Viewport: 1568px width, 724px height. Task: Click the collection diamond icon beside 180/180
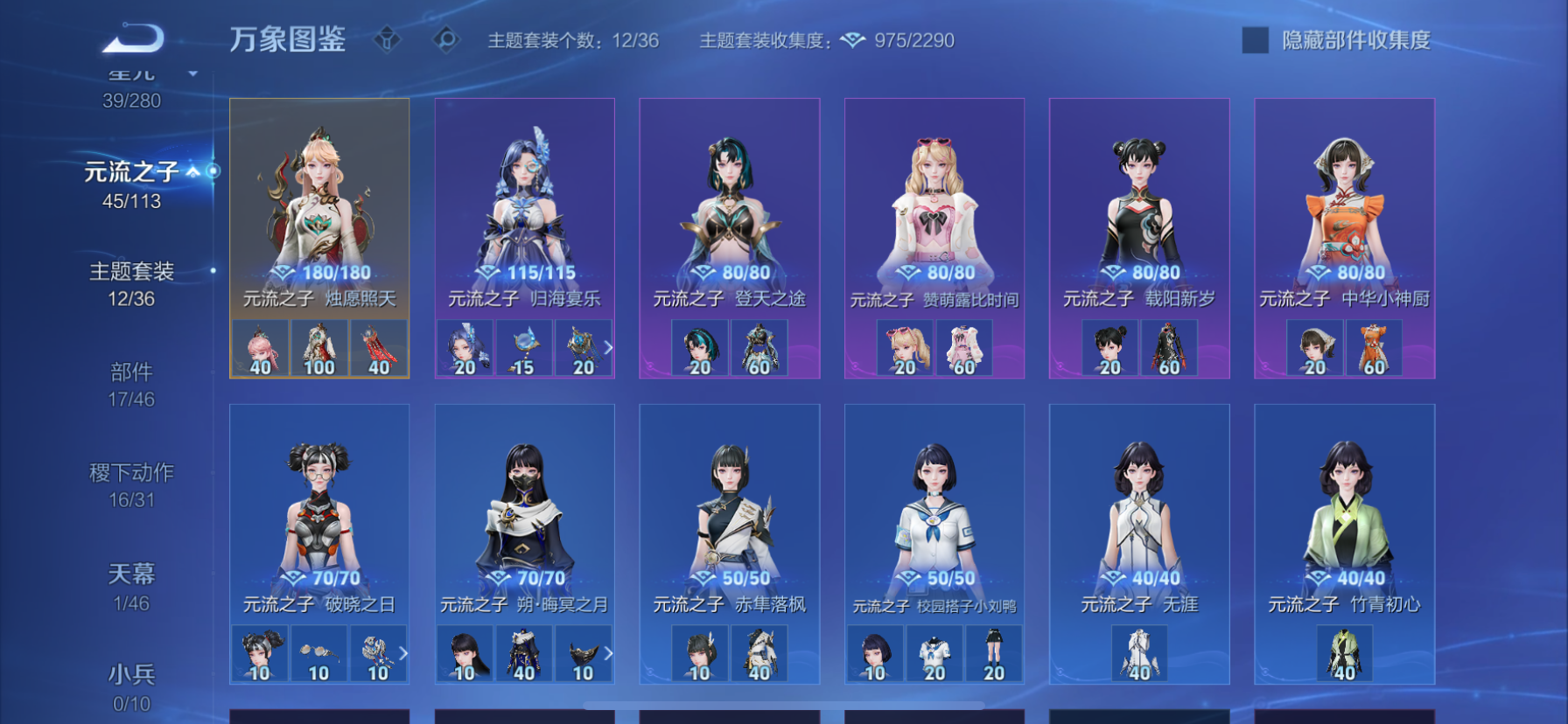click(x=281, y=272)
